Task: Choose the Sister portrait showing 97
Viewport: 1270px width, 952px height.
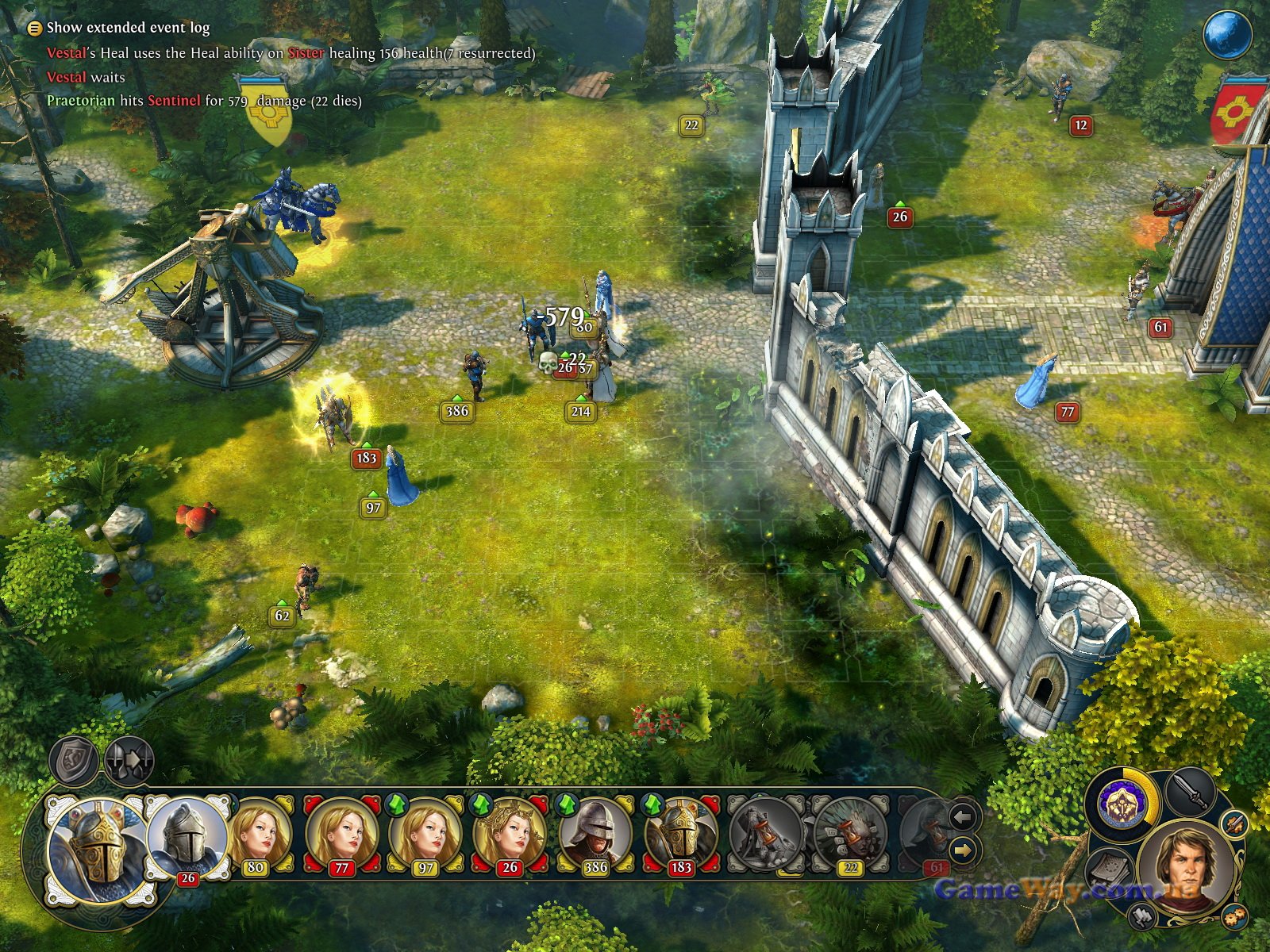Action: (426, 833)
